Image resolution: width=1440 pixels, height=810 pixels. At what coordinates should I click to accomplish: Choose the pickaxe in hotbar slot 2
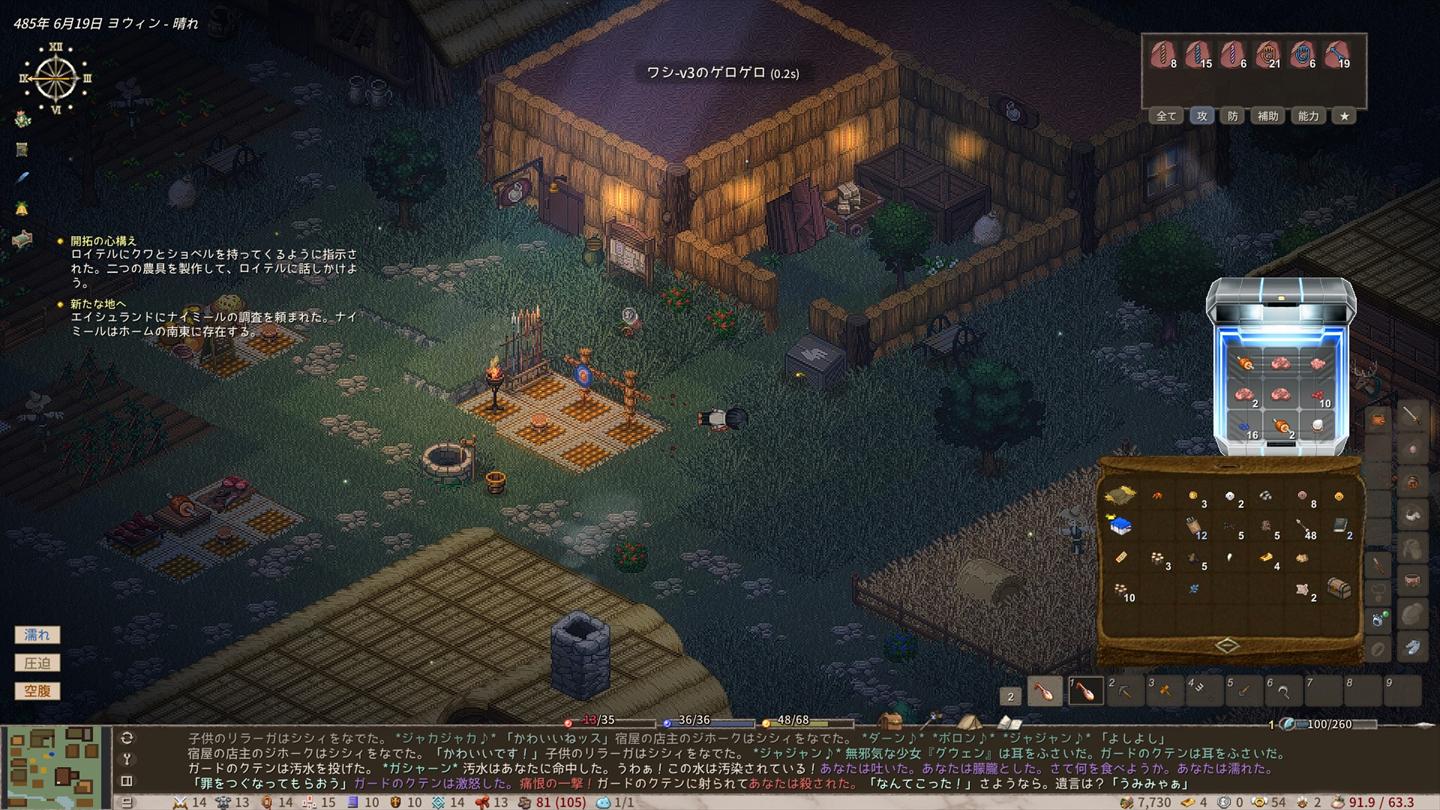coord(1127,691)
